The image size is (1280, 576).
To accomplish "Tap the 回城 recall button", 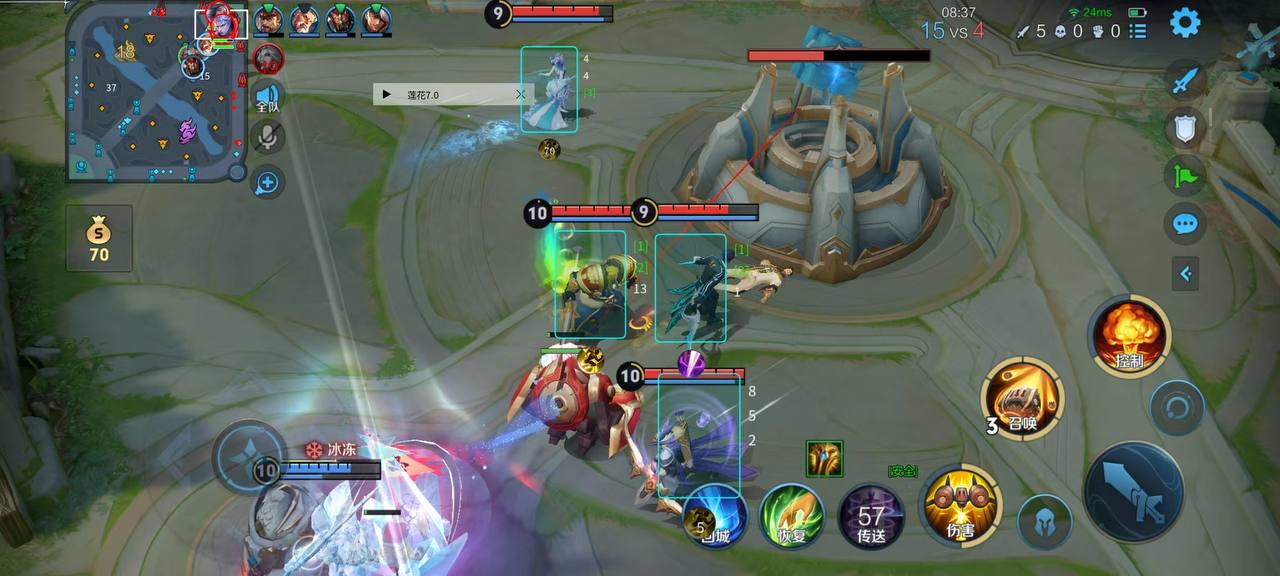I will click(715, 516).
